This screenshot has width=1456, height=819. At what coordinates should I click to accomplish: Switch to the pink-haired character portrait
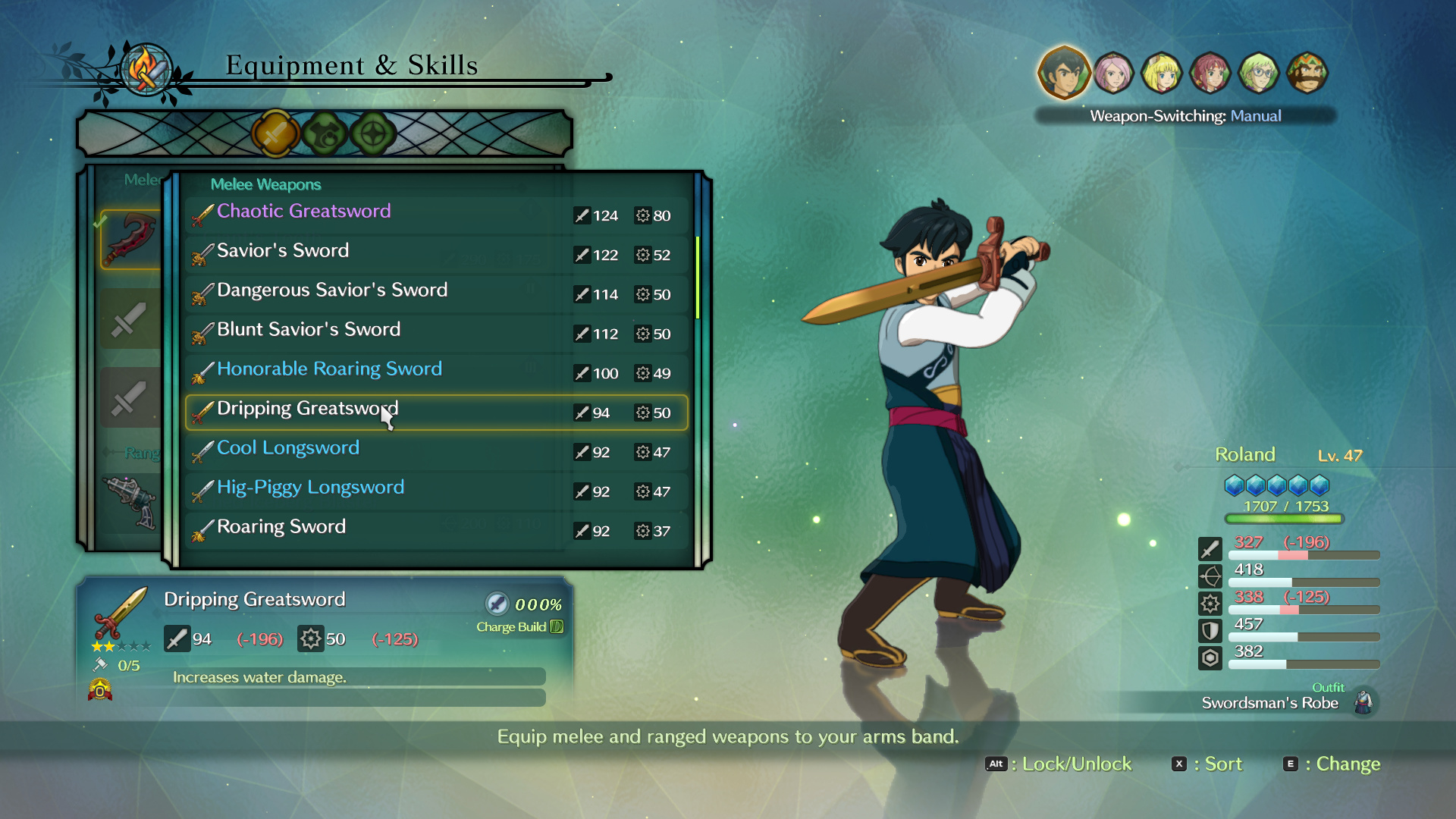click(x=1113, y=74)
